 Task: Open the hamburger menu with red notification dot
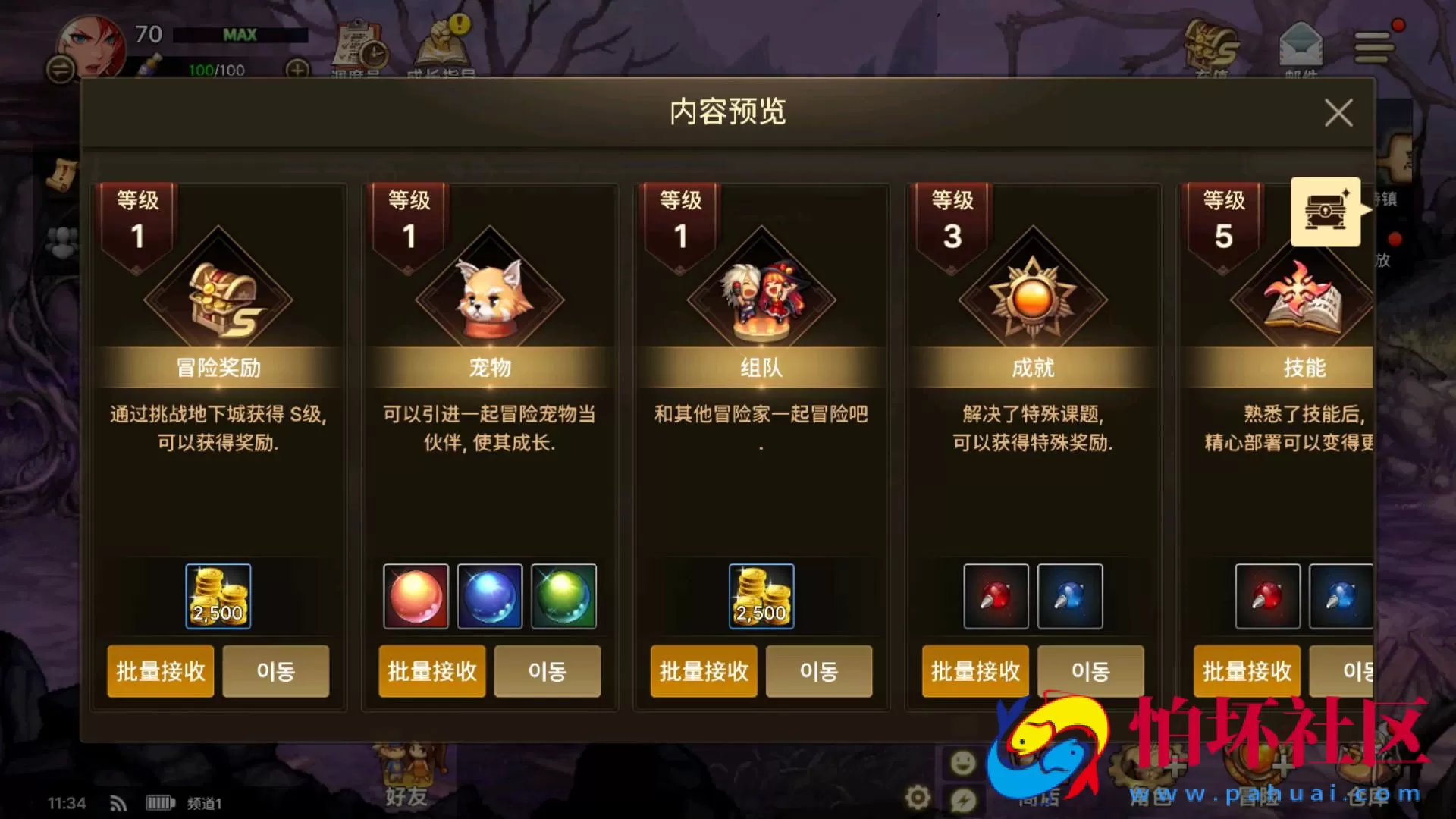[x=1374, y=45]
